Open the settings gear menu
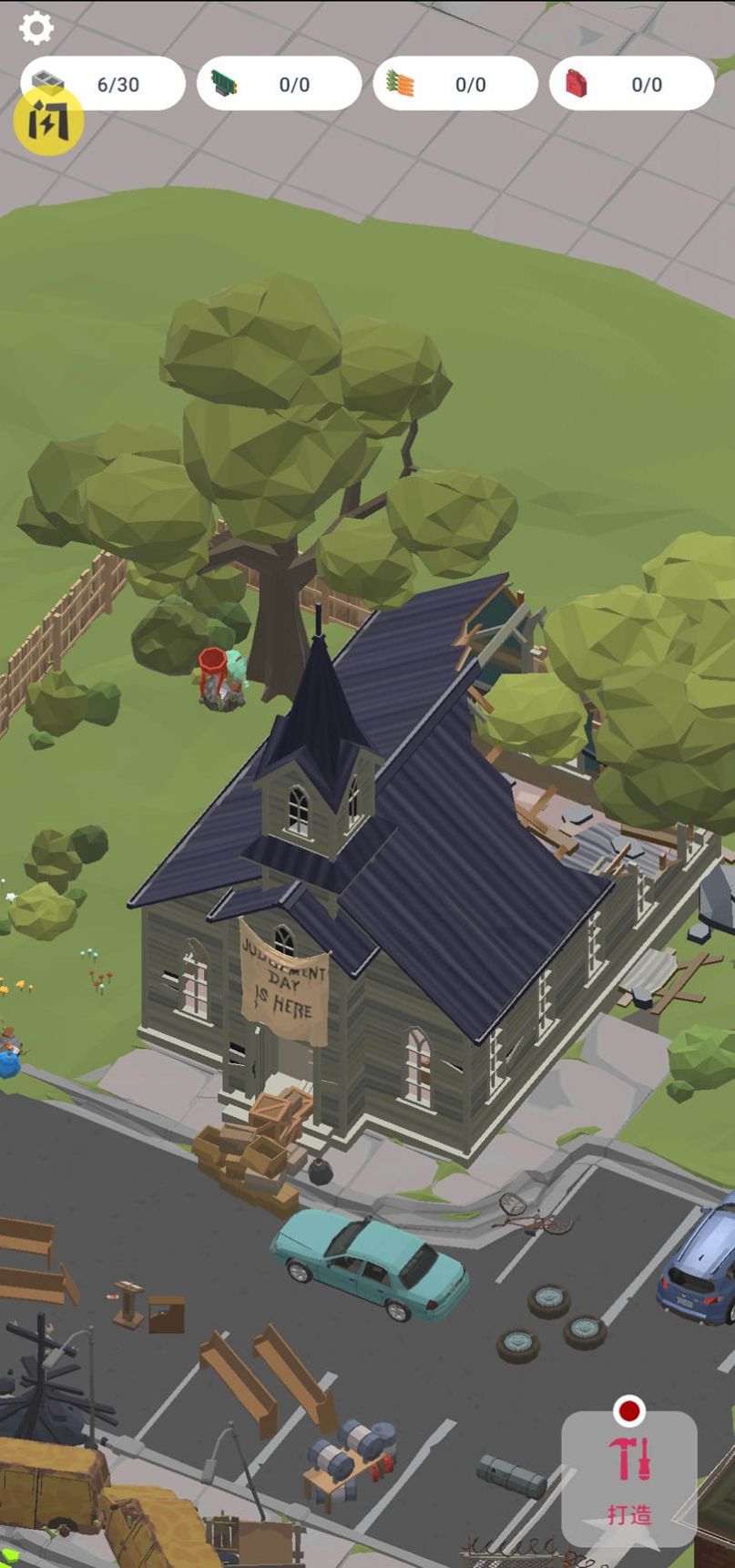Screen dimensions: 735x1568 click(36, 28)
